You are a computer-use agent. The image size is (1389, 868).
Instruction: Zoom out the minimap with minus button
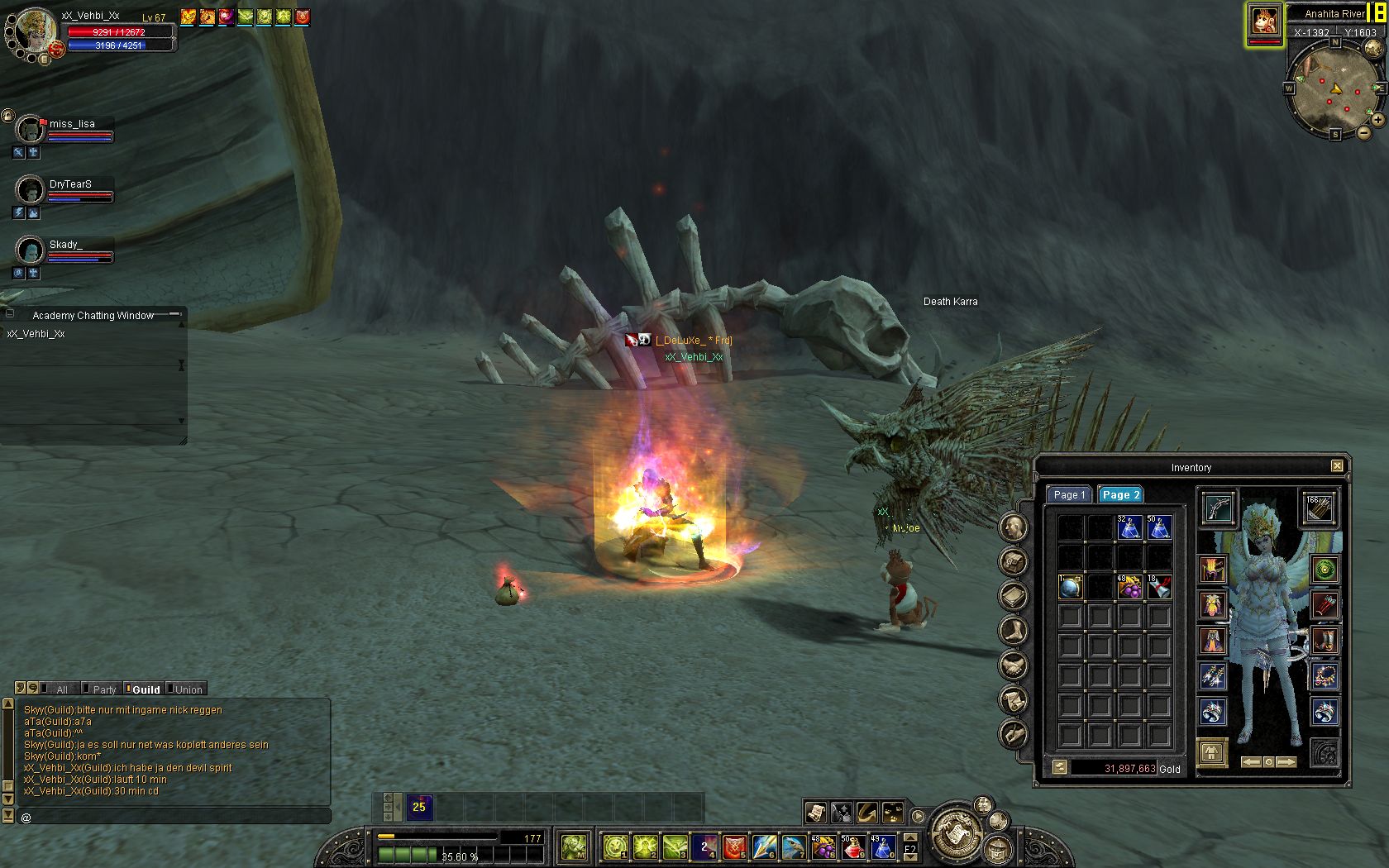point(1364,132)
